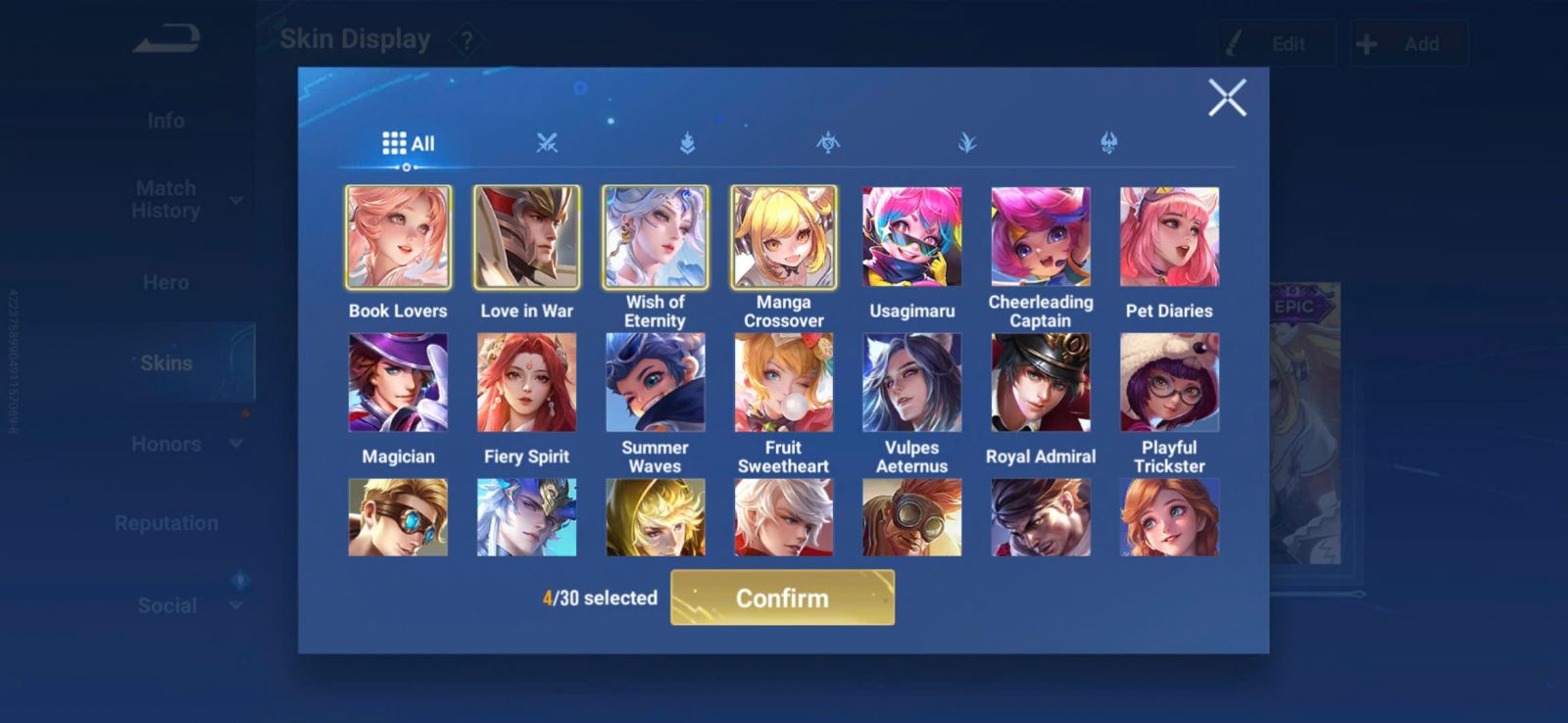Image resolution: width=1568 pixels, height=723 pixels.
Task: Choose the Love in War skin
Action: [x=526, y=238]
